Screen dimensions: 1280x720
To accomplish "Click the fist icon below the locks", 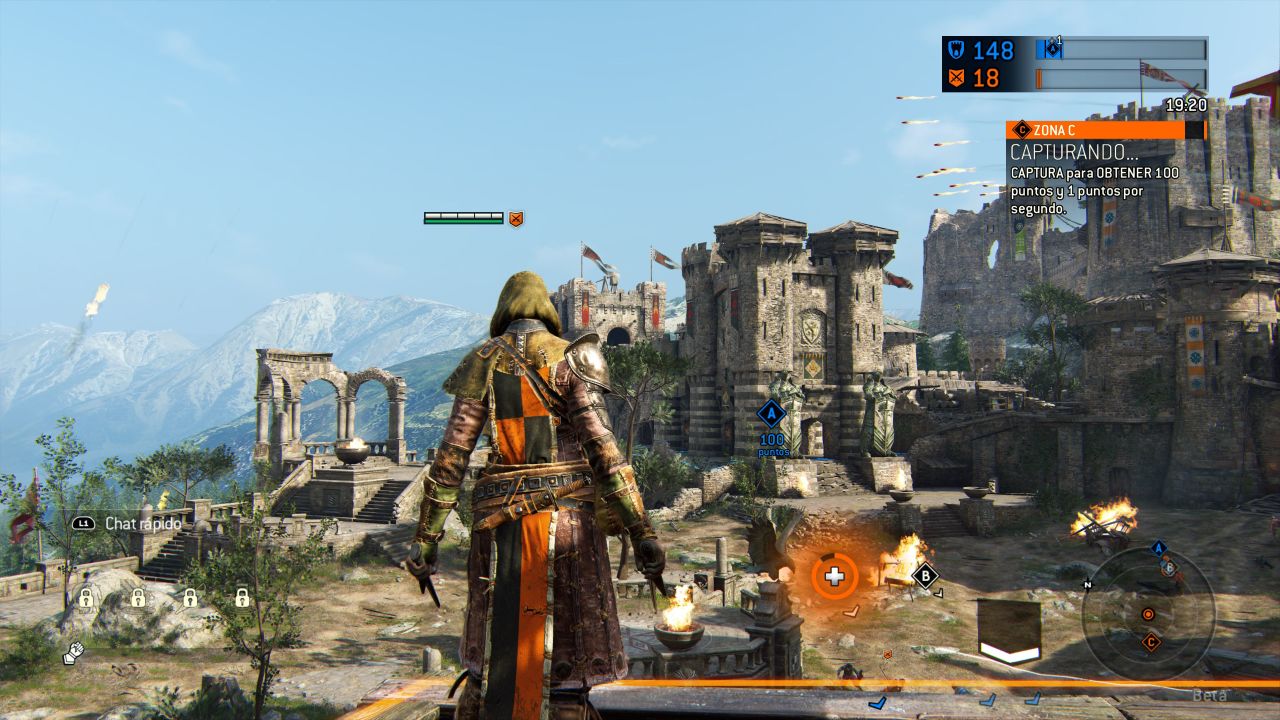I will pos(73,653).
